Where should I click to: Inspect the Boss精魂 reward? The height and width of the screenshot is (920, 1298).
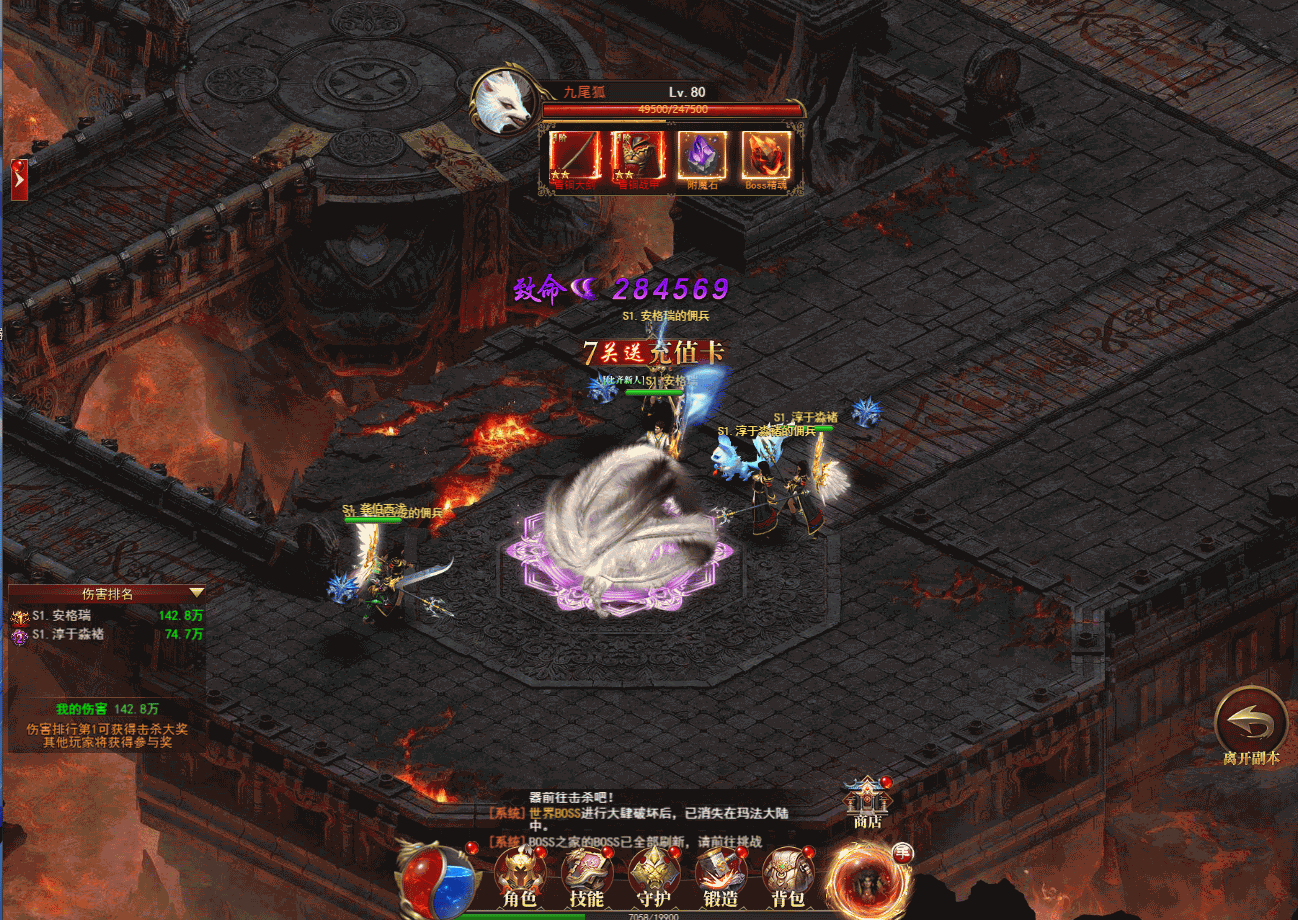tap(766, 156)
